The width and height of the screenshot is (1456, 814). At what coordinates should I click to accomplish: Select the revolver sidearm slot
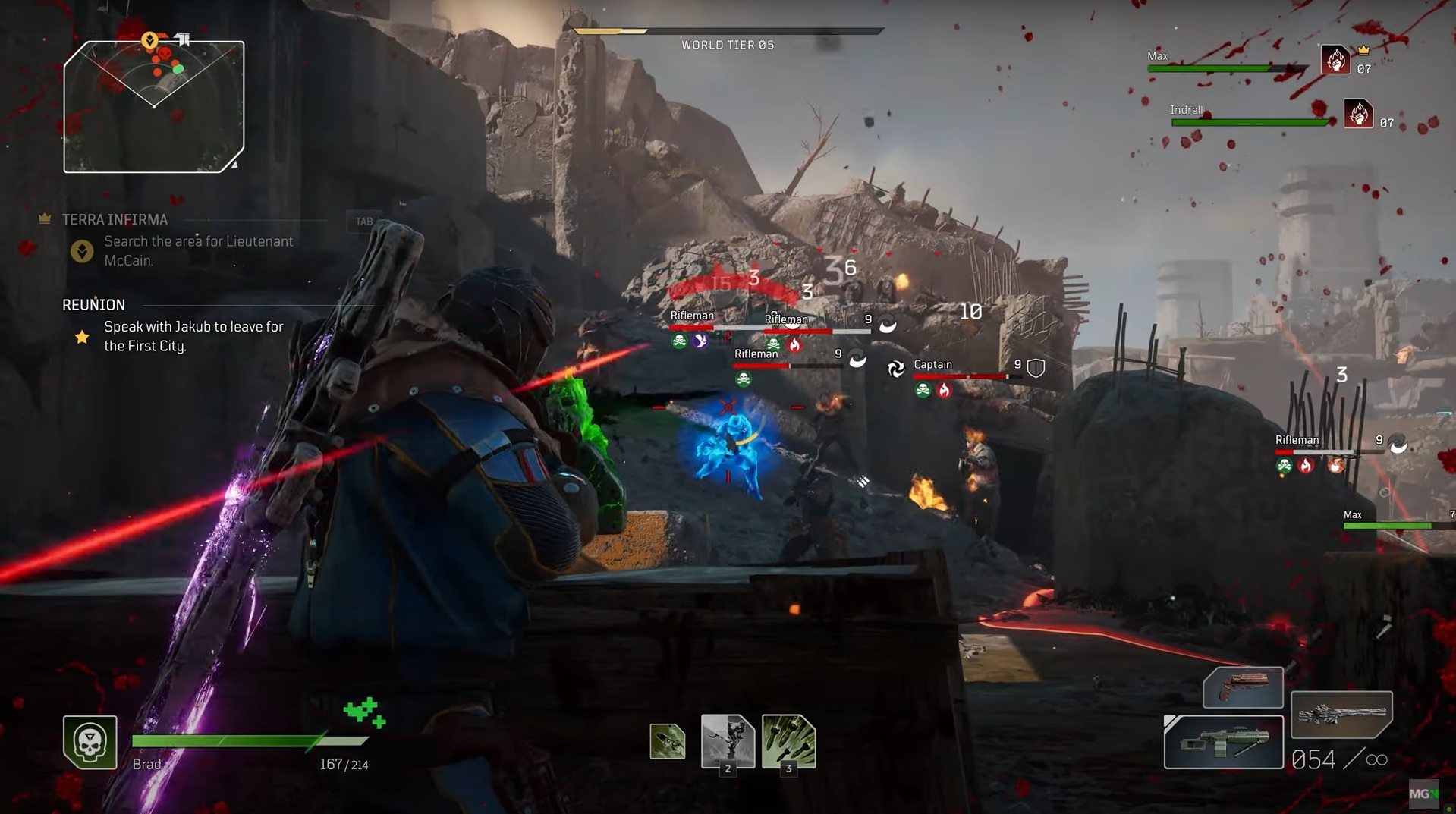[1243, 687]
